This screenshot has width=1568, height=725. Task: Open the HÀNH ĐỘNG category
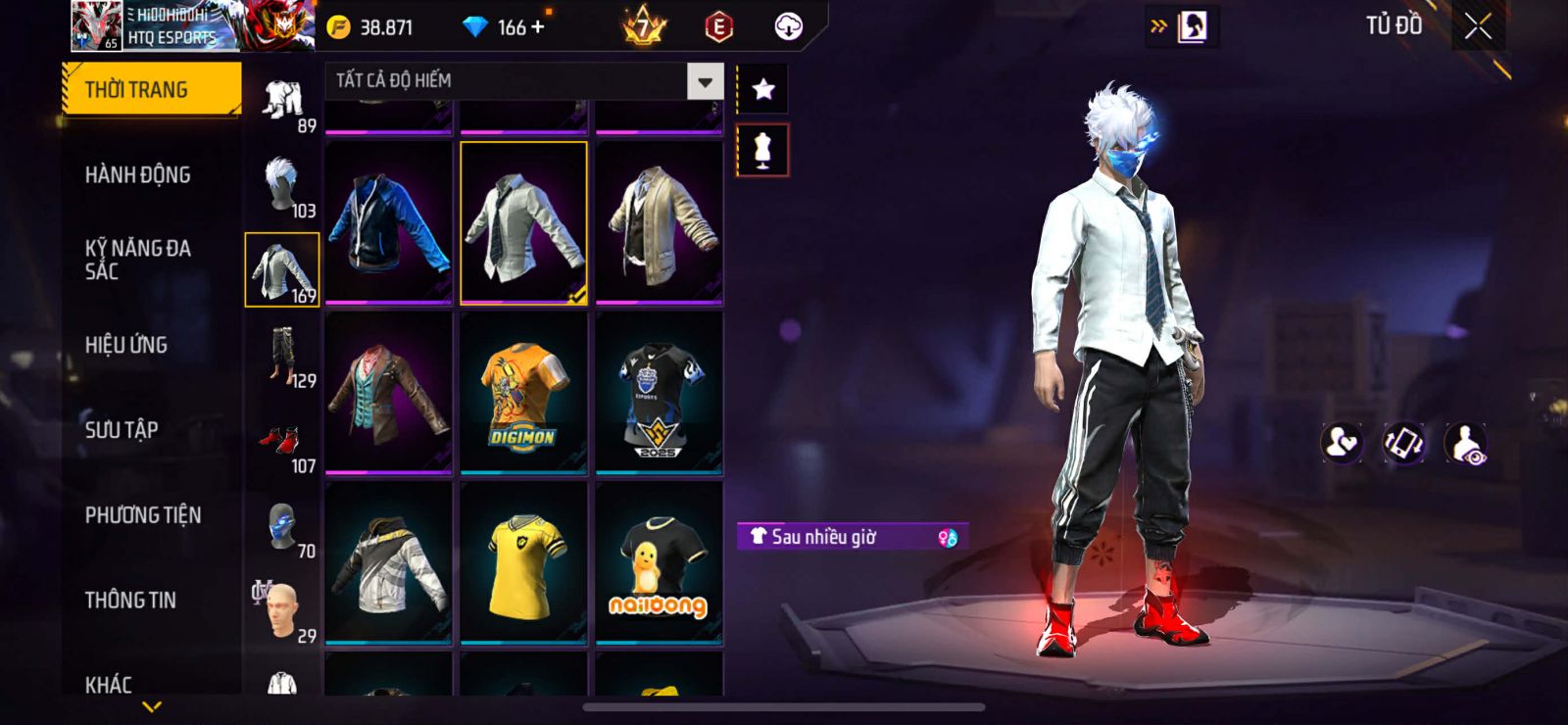pos(138,175)
